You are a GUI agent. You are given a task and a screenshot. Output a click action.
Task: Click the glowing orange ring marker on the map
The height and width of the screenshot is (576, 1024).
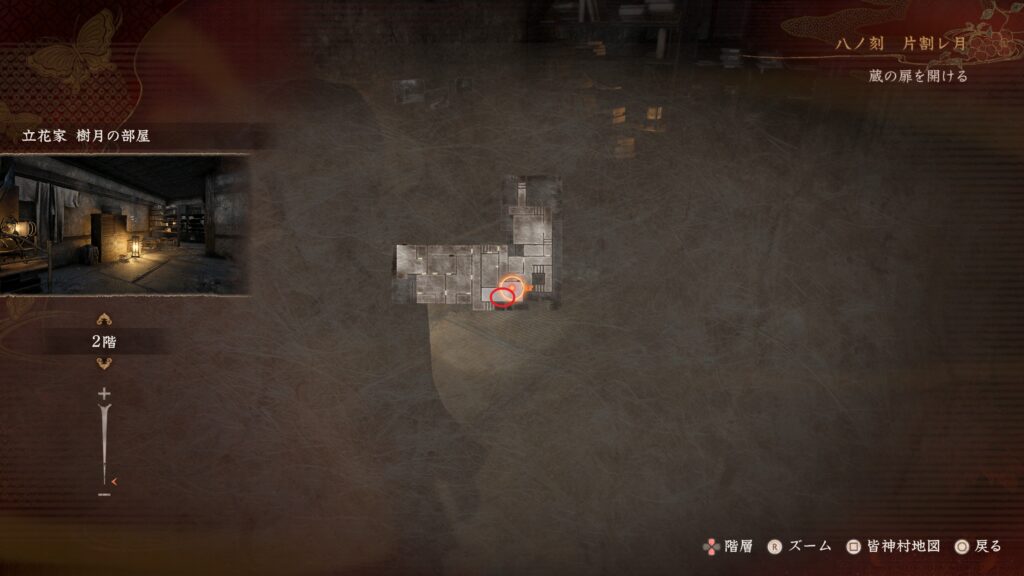point(512,285)
